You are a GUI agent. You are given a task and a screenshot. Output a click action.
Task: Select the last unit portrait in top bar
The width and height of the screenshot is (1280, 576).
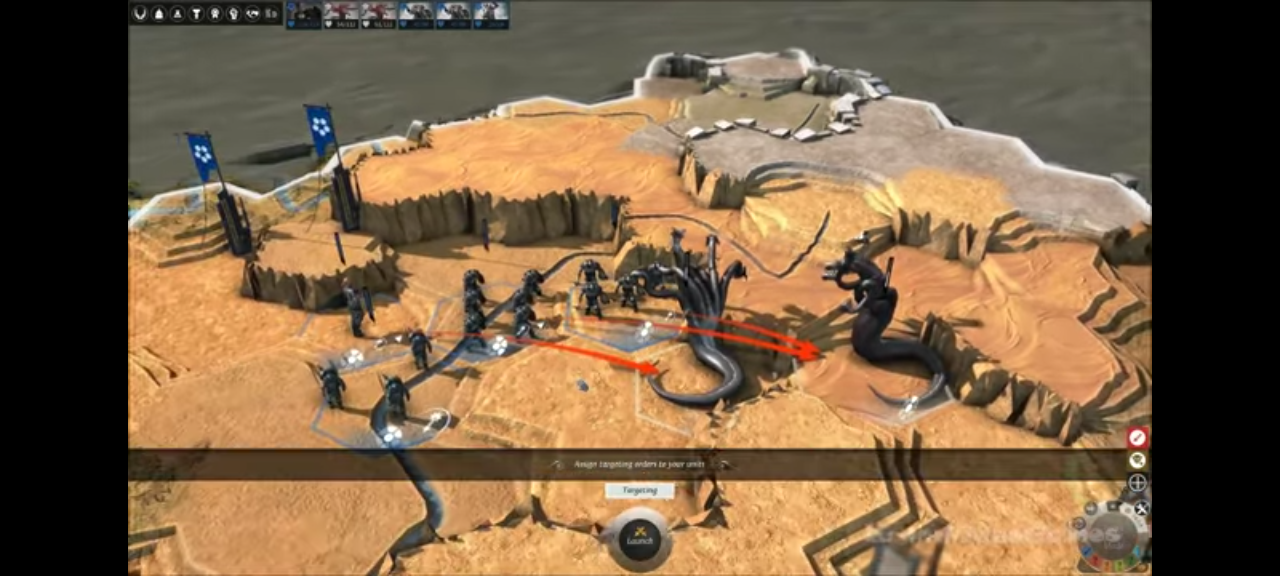click(x=490, y=13)
